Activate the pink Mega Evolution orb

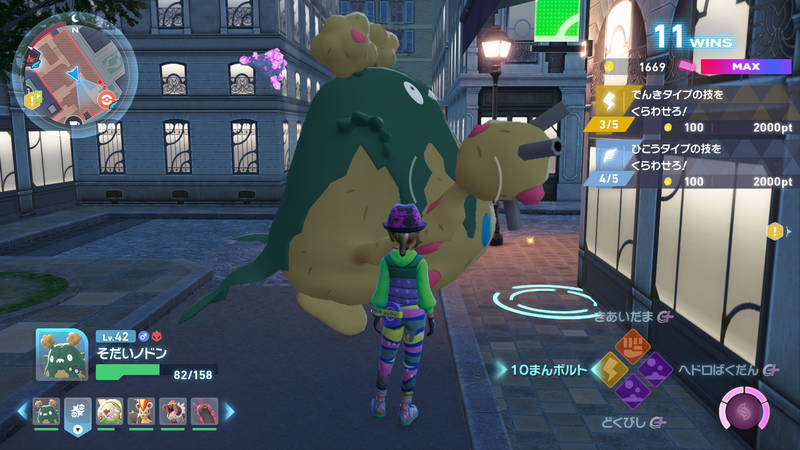pos(744,411)
